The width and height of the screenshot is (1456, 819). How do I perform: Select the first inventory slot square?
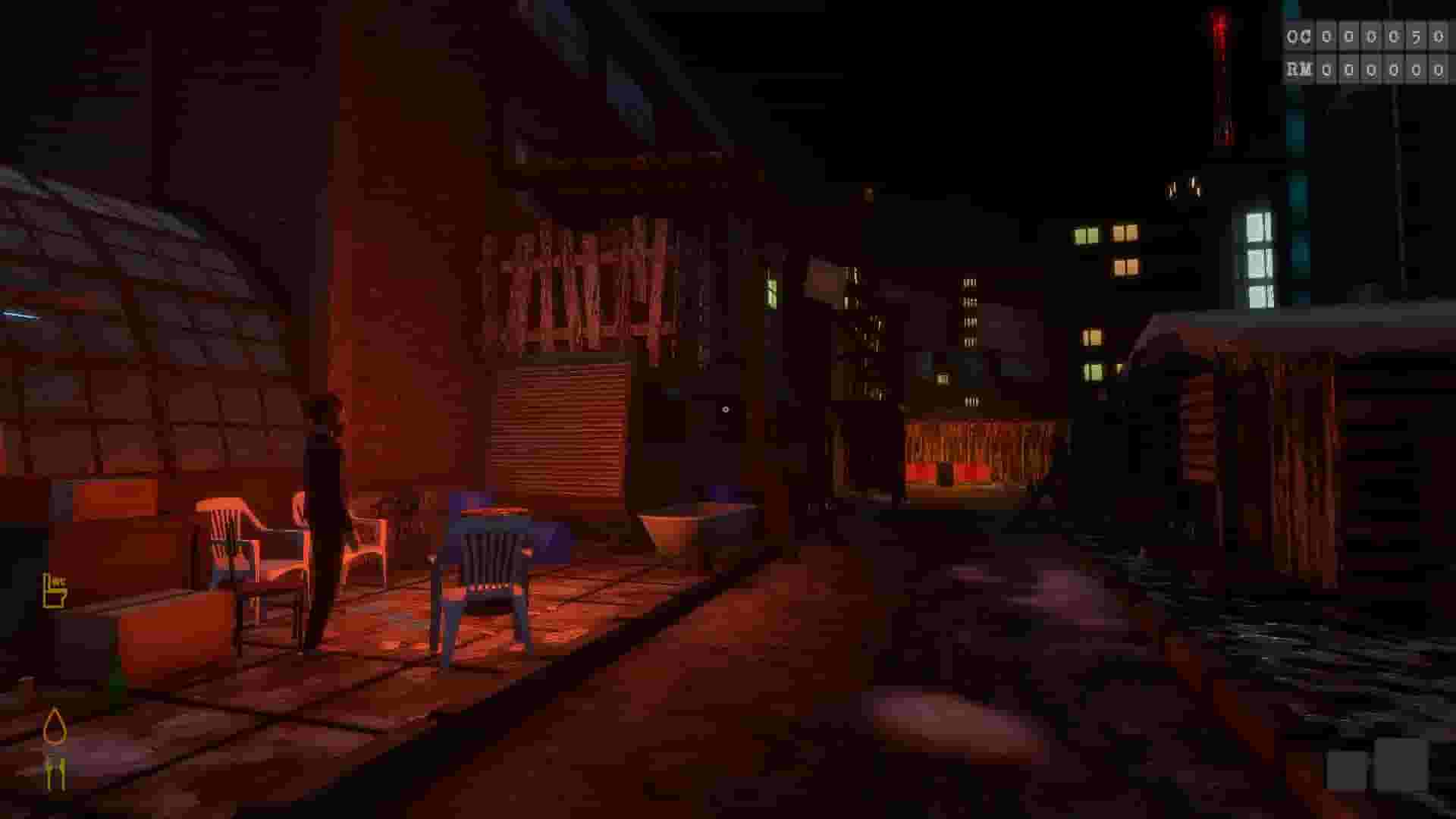click(x=1347, y=768)
